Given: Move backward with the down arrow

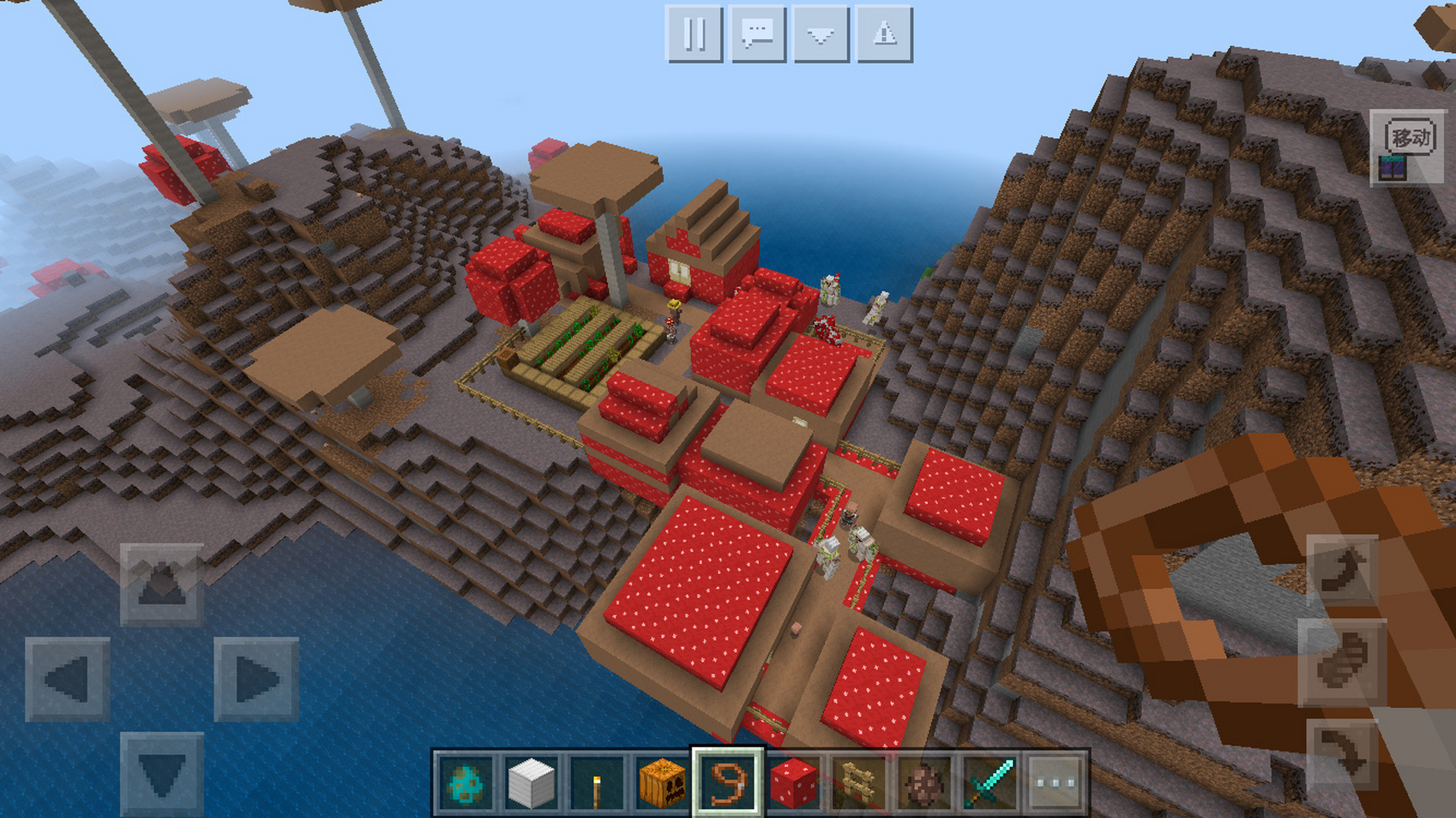Looking at the screenshot, I should (x=162, y=774).
